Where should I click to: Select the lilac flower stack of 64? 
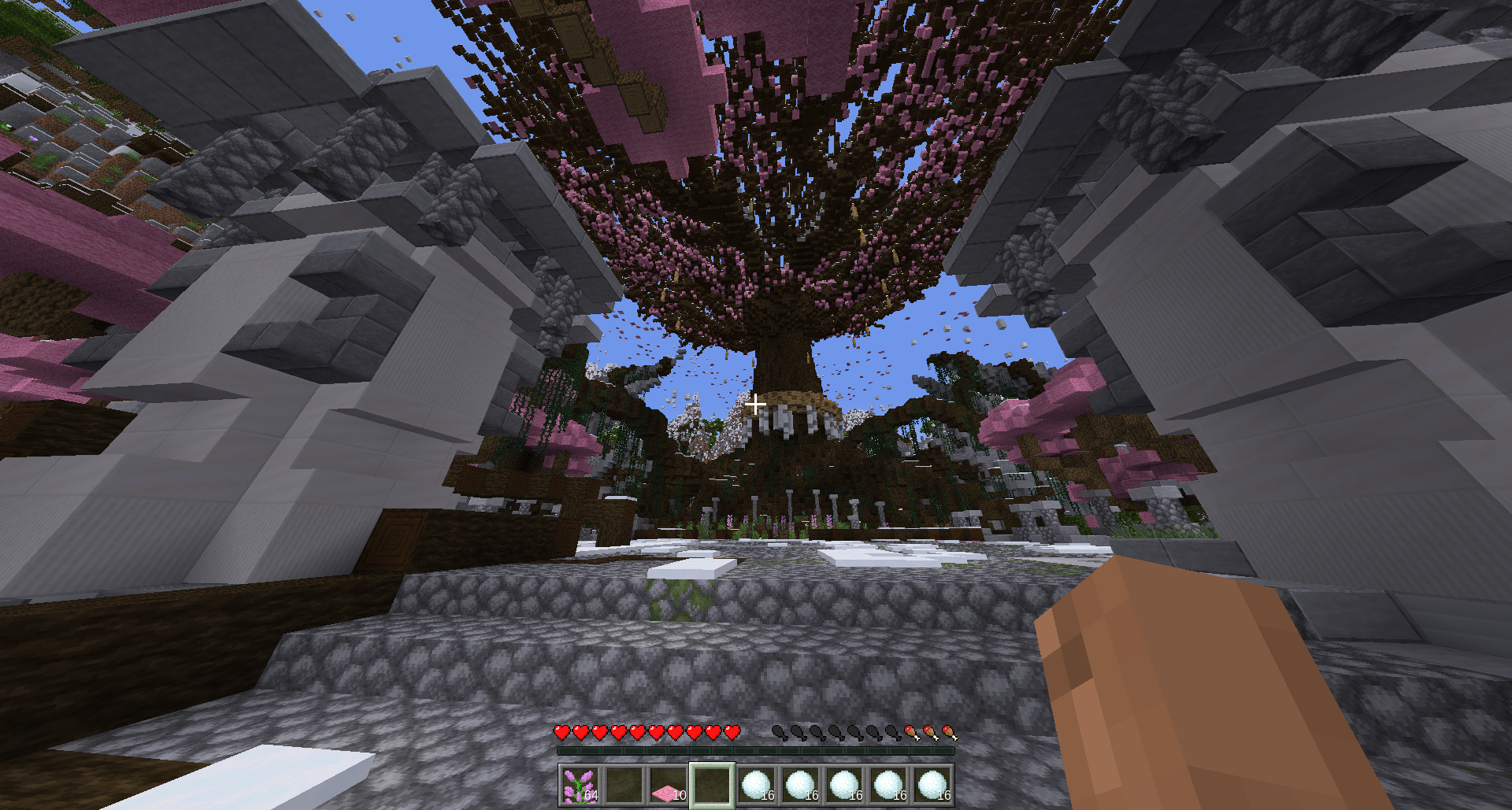click(x=580, y=786)
